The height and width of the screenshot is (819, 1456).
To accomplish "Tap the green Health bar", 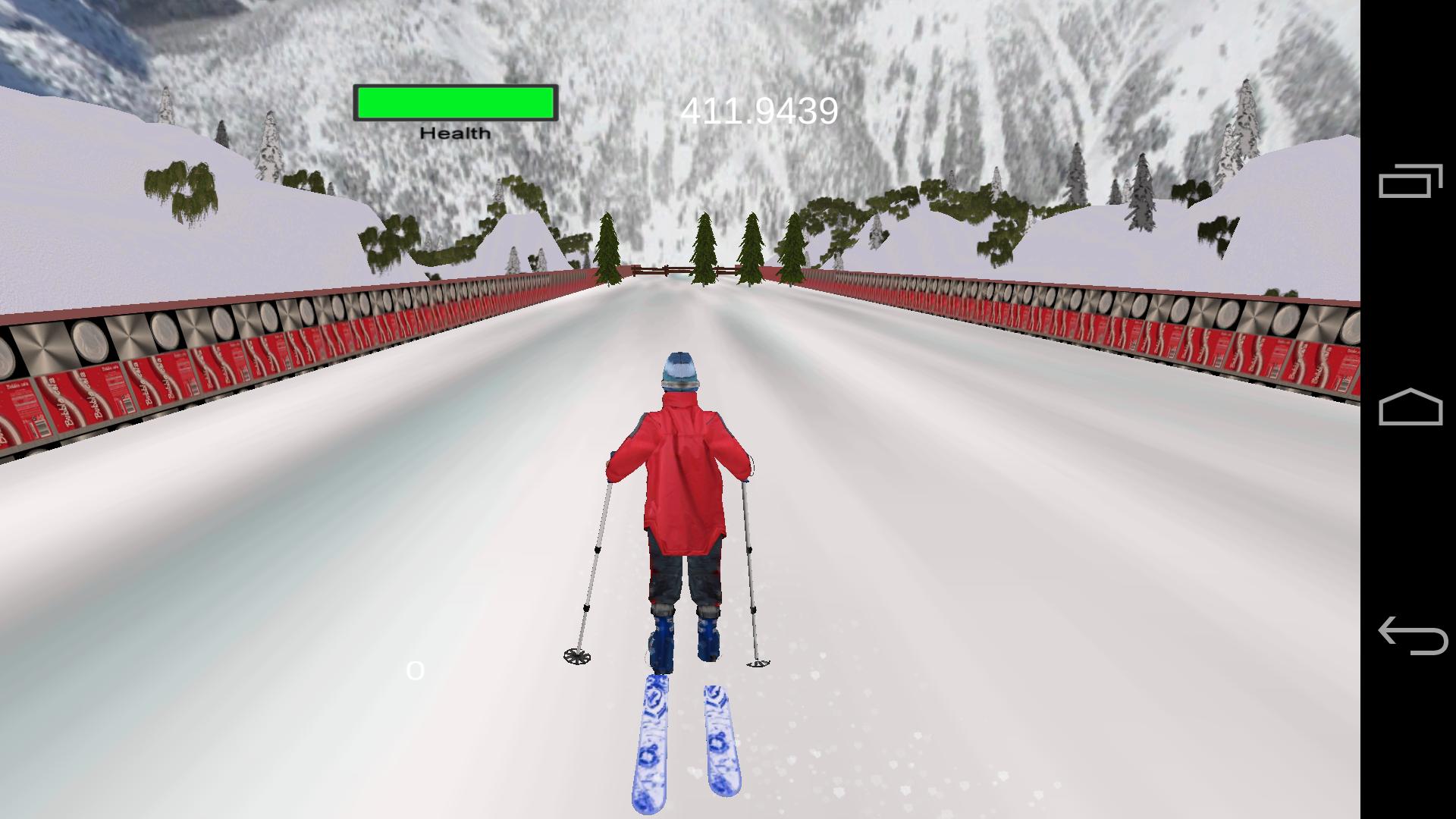I will 453,101.
